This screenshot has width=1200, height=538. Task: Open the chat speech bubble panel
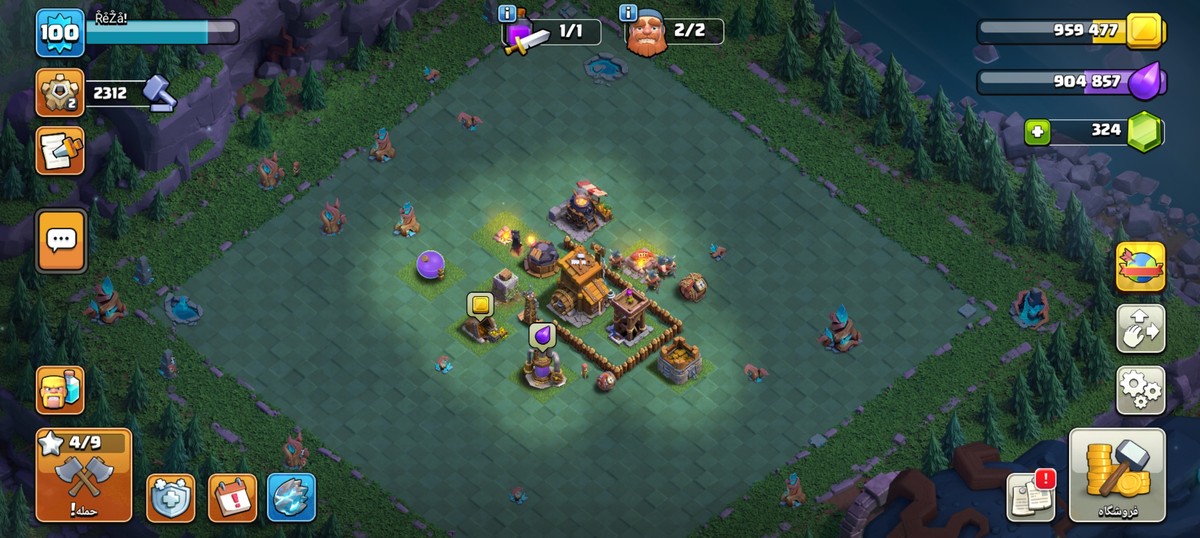(x=61, y=240)
